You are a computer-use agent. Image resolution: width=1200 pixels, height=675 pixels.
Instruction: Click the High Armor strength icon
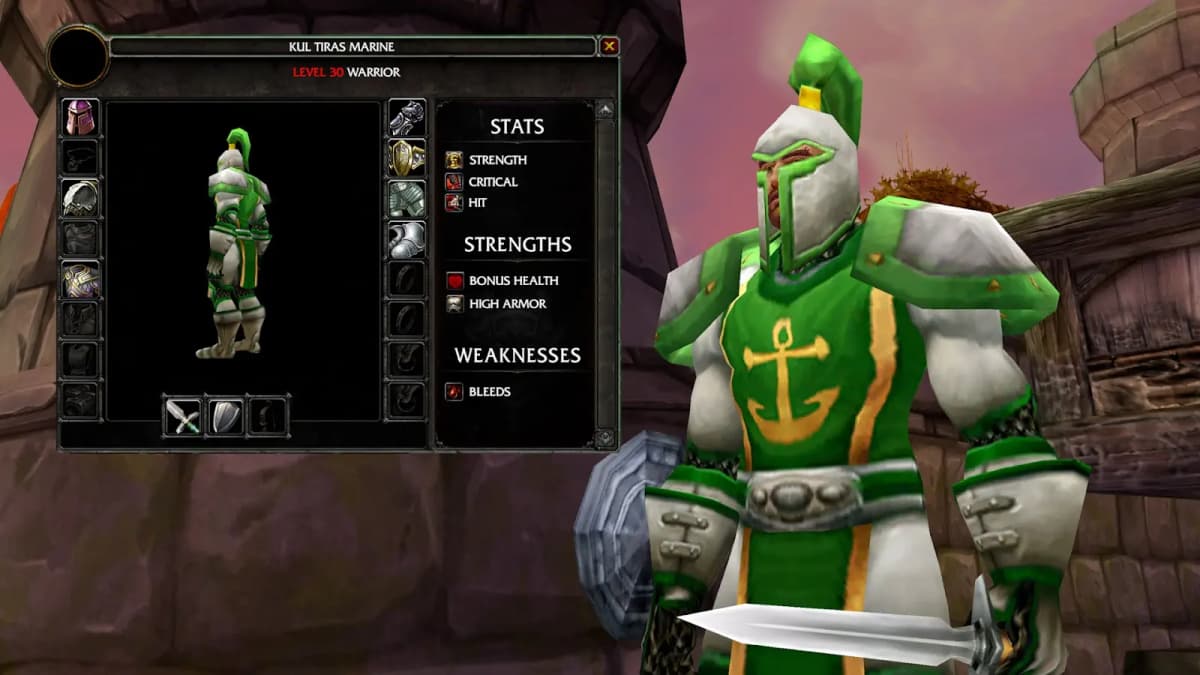point(454,304)
